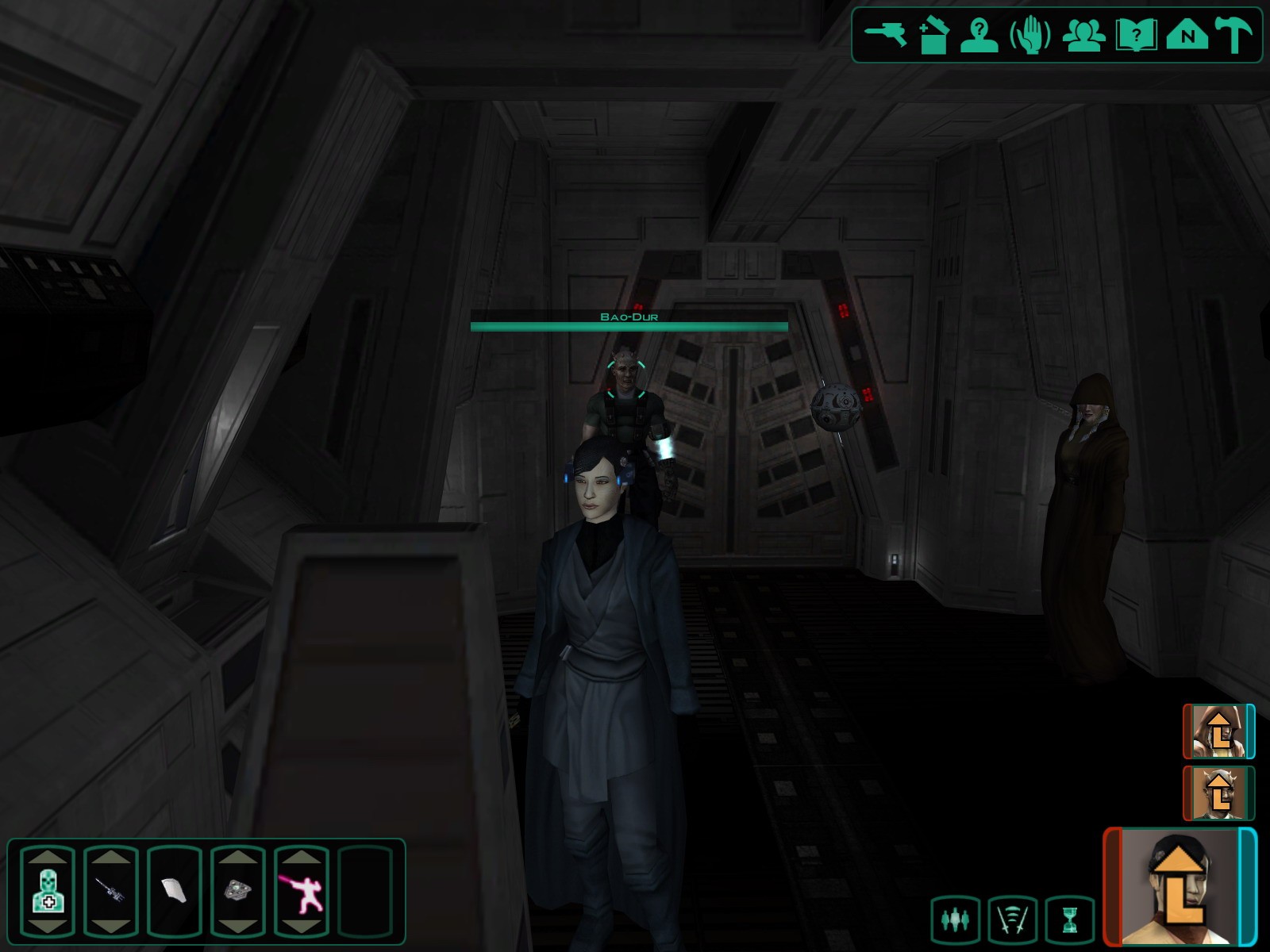
Task: Select Bao-Dur's party portrait
Action: (x=1218, y=793)
